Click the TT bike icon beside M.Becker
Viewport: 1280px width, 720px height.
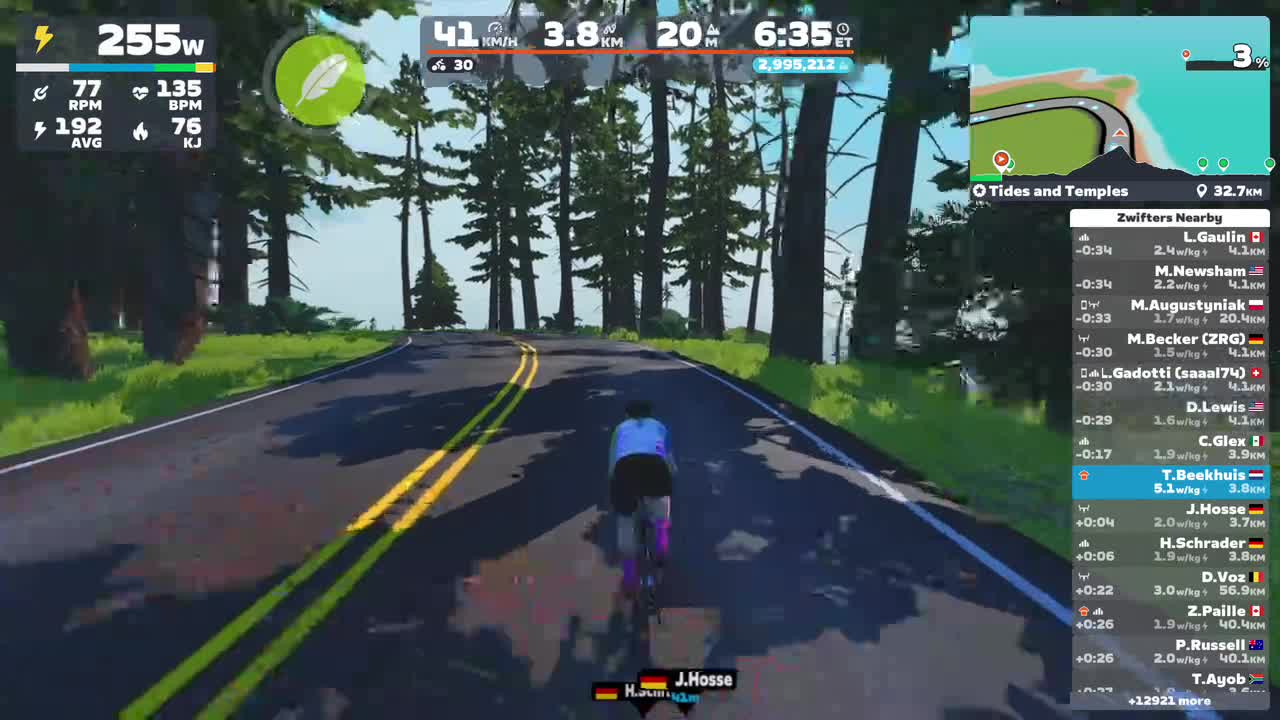[x=1086, y=338]
